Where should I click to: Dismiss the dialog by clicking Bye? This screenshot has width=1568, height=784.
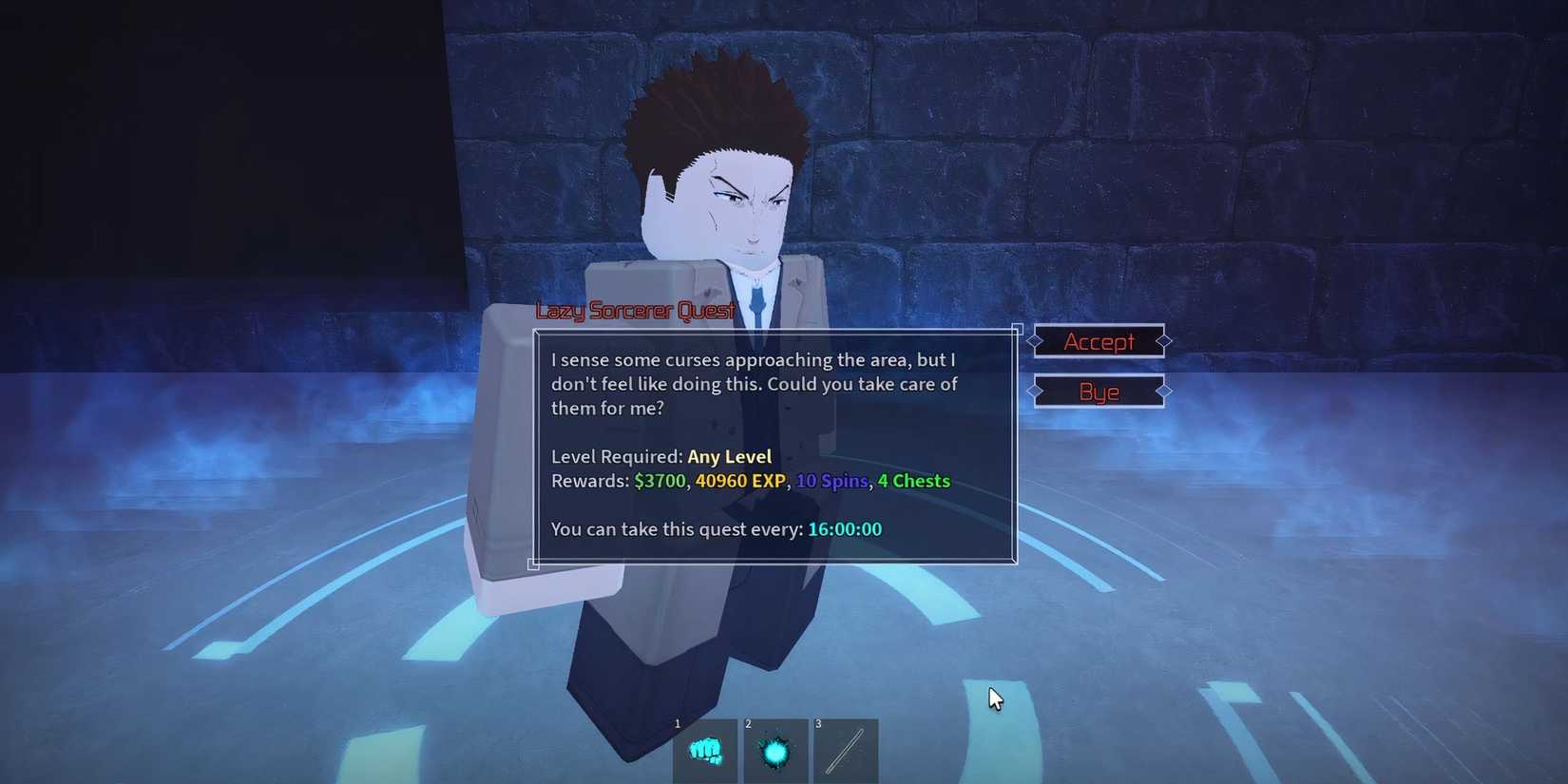(x=1098, y=392)
